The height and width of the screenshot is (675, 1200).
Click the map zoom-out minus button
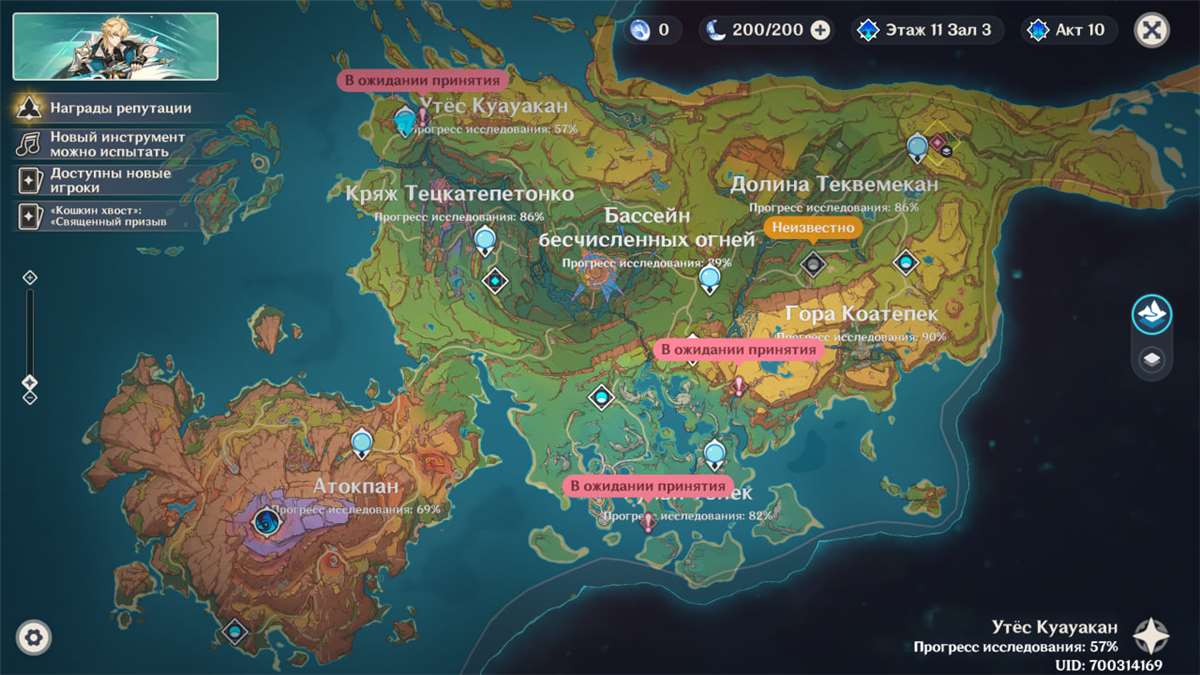[x=29, y=397]
